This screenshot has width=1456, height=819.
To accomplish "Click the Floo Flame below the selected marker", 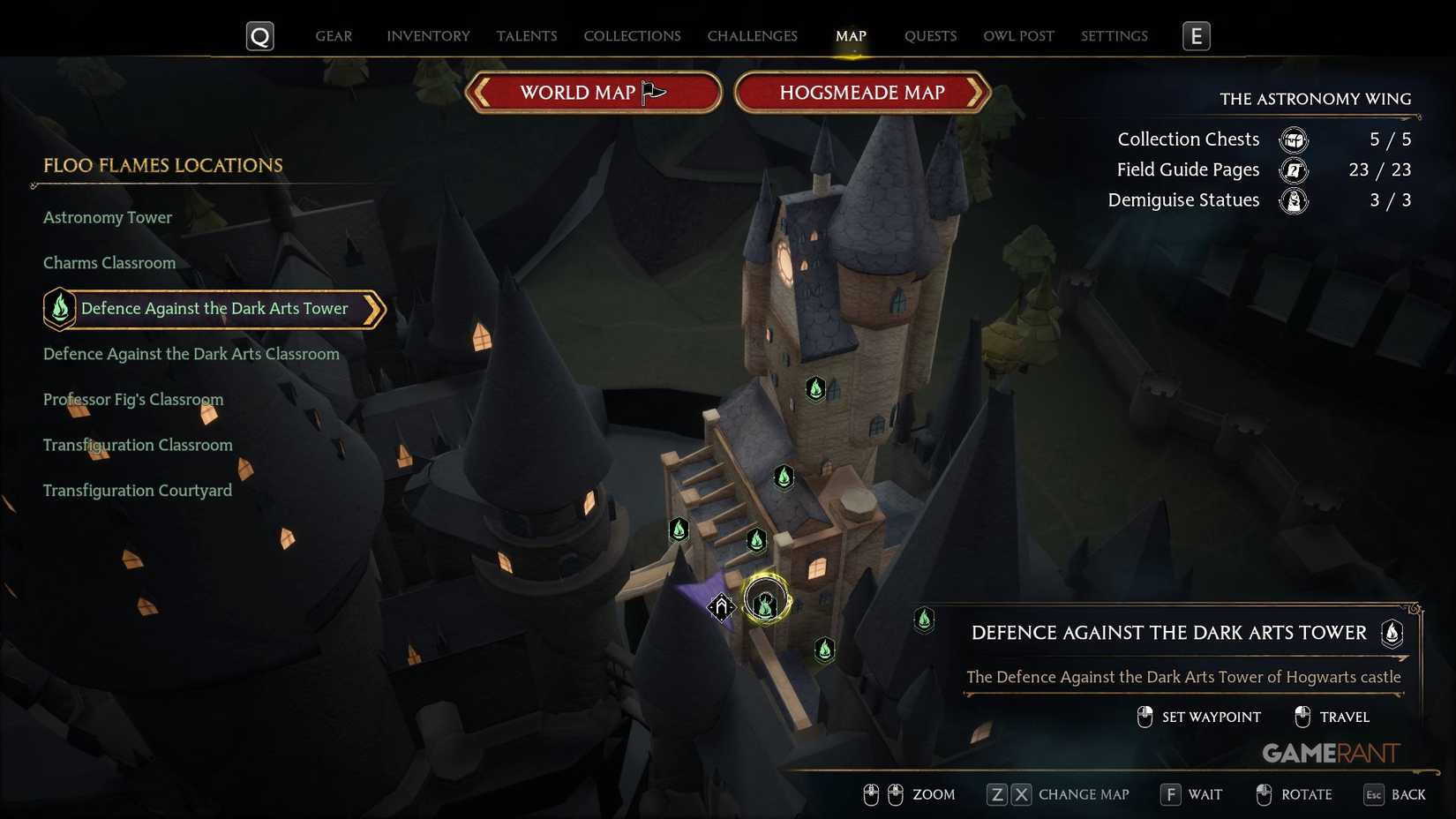I will coord(824,650).
